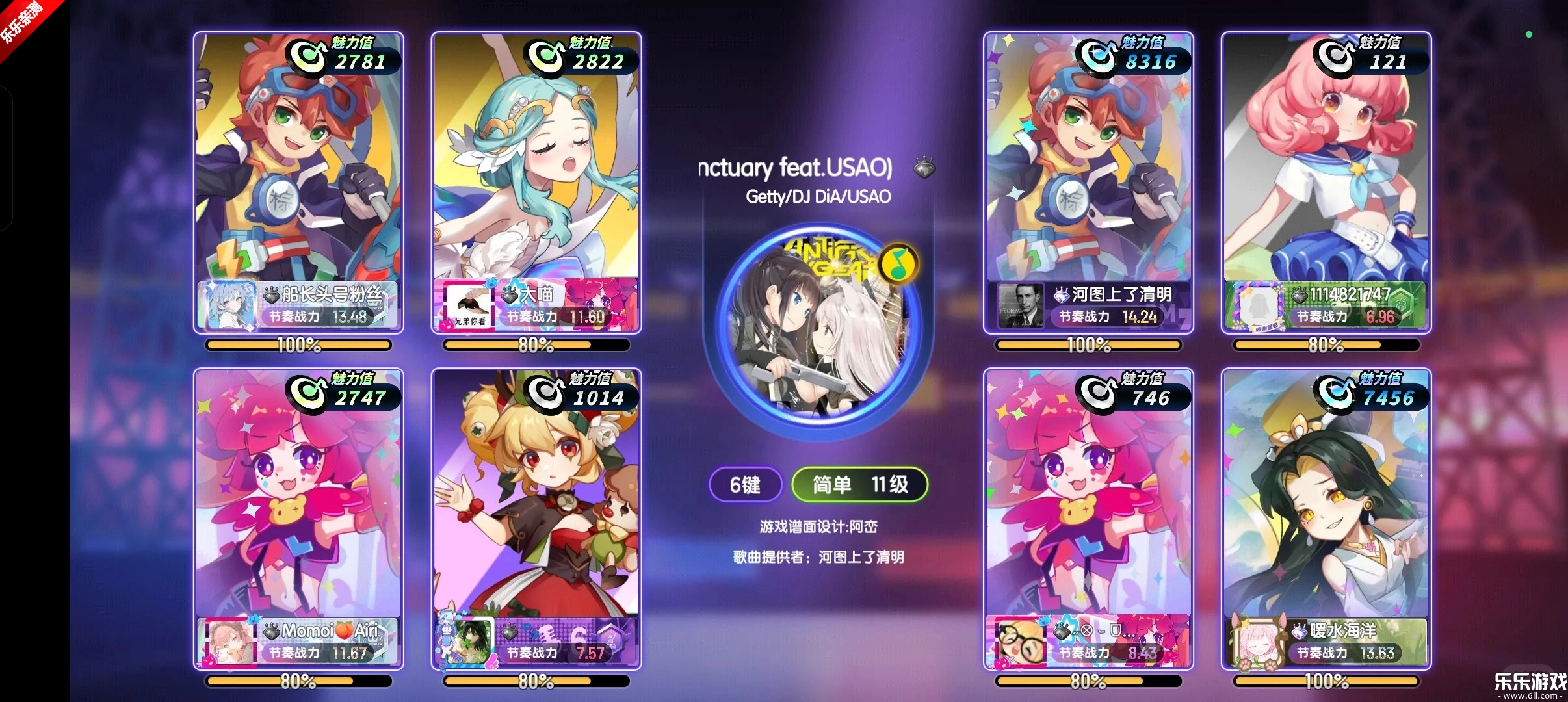Toggle ready state on 船长头号粉丝's 100% bar

coord(298,345)
